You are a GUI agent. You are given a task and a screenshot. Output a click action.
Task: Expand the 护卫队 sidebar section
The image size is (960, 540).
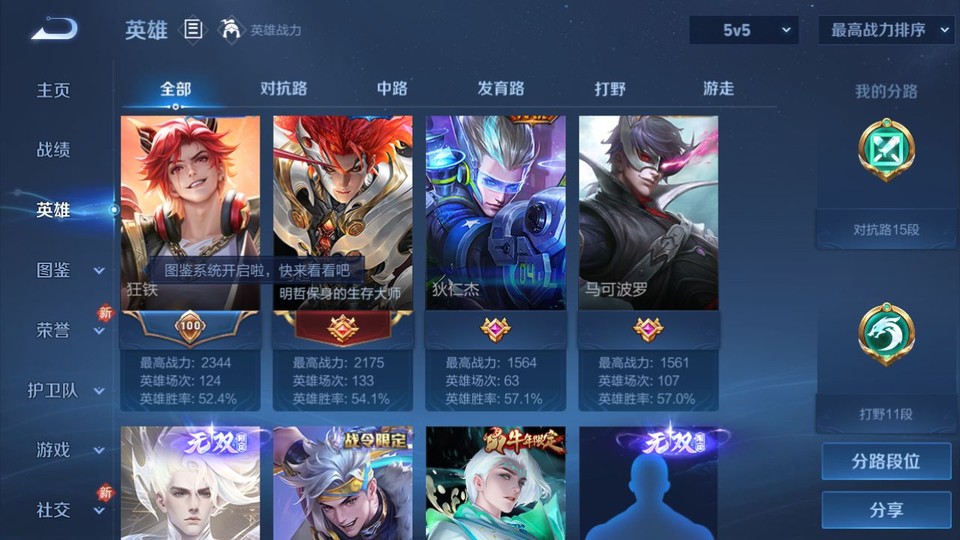[x=66, y=390]
